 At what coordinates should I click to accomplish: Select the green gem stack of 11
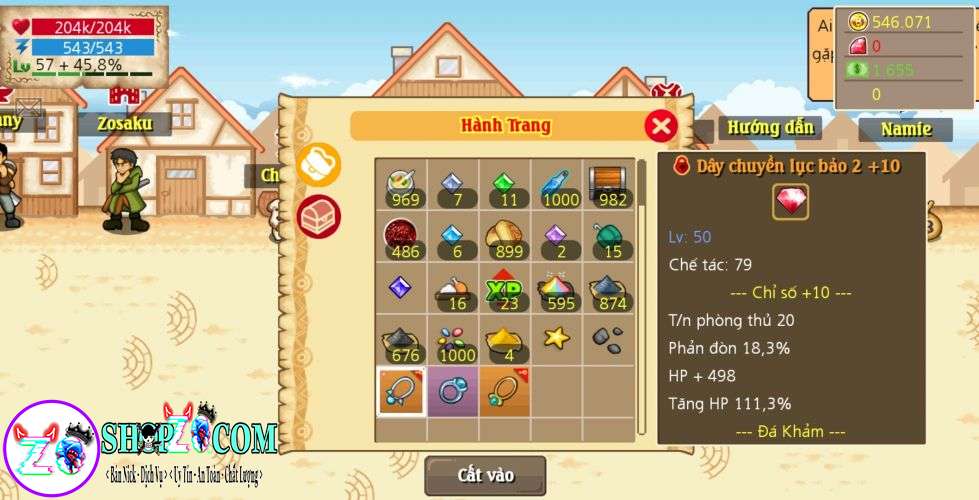[x=504, y=184]
